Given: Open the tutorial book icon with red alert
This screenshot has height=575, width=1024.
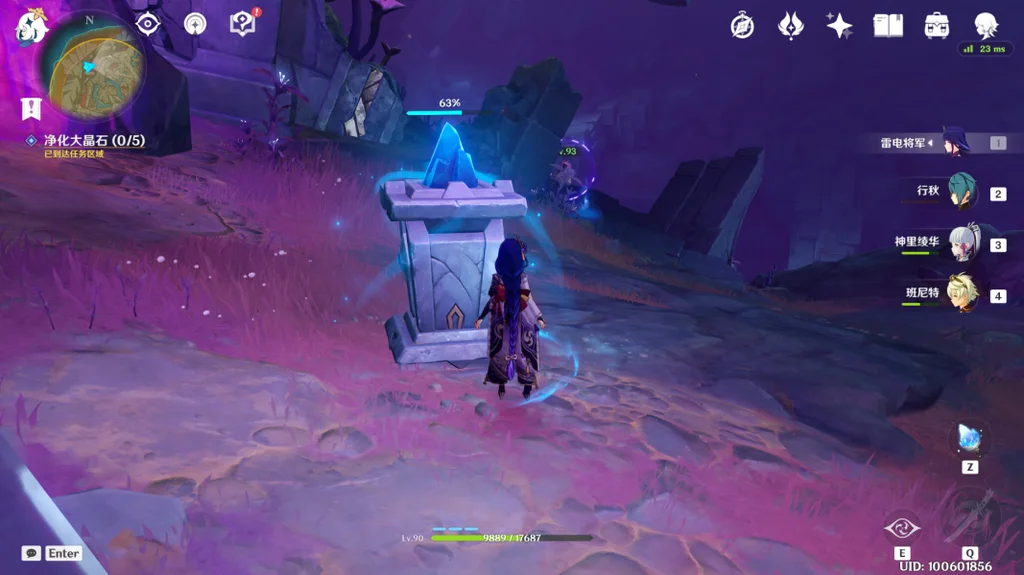Looking at the screenshot, I should click(242, 23).
